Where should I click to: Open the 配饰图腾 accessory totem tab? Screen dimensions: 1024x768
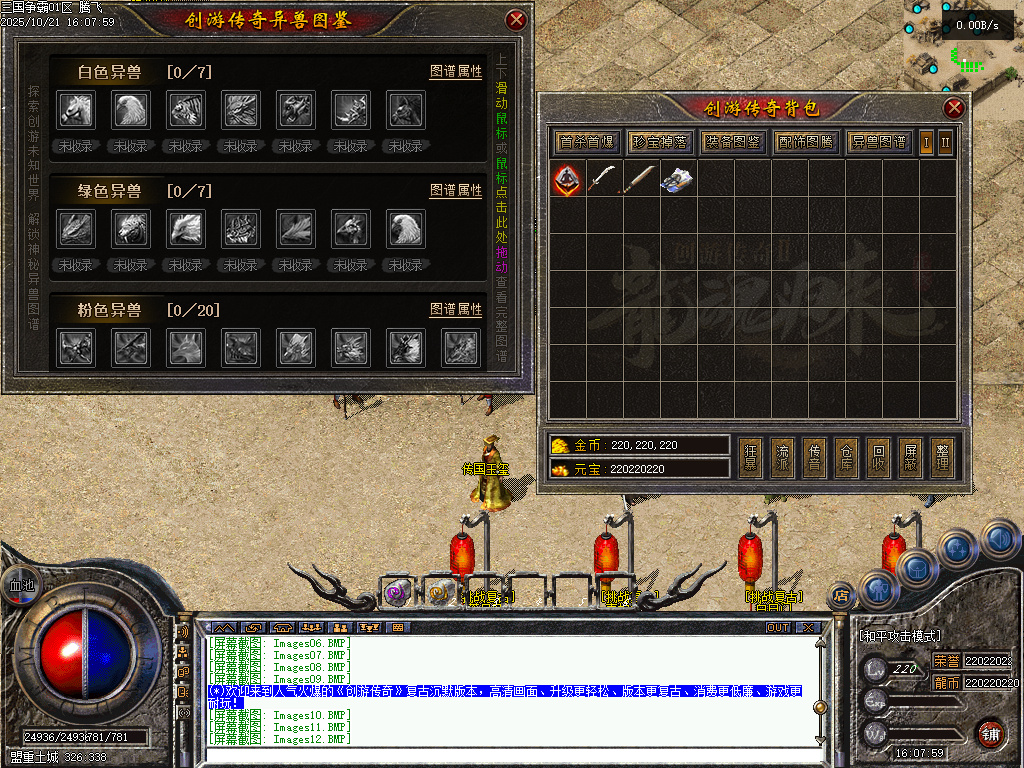806,142
